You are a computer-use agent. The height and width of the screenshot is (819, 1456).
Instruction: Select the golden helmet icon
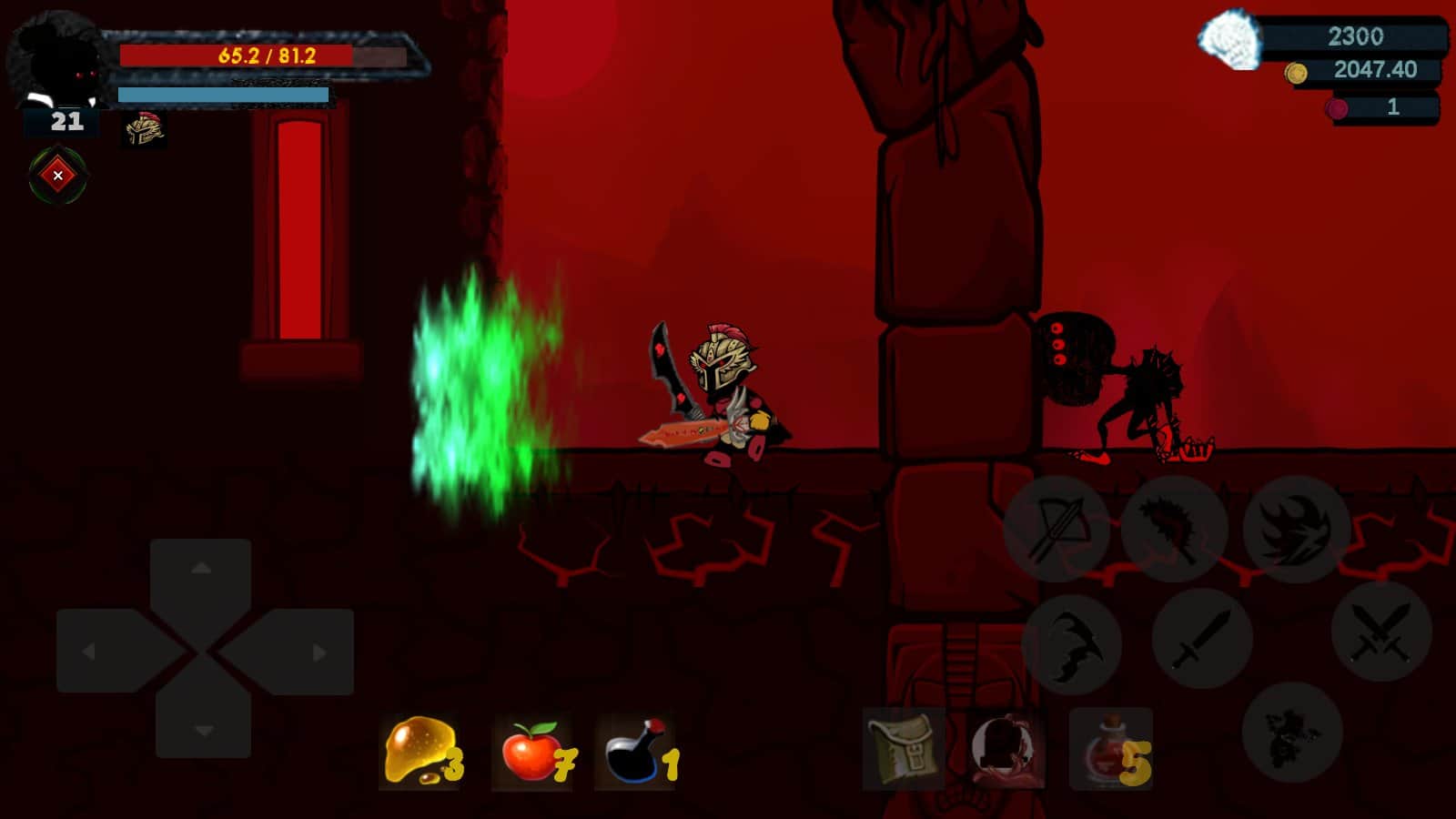click(144, 130)
